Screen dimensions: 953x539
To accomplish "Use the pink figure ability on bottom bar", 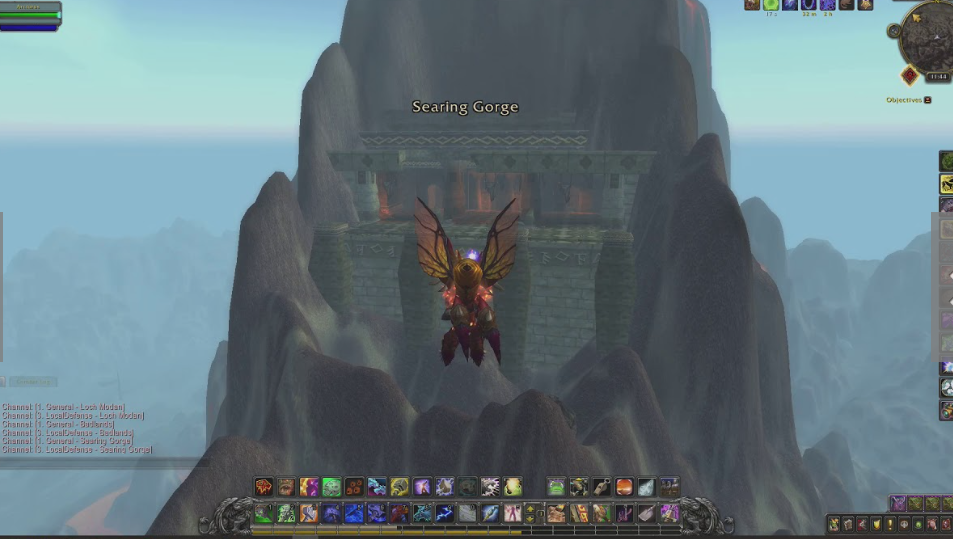I will 513,513.
